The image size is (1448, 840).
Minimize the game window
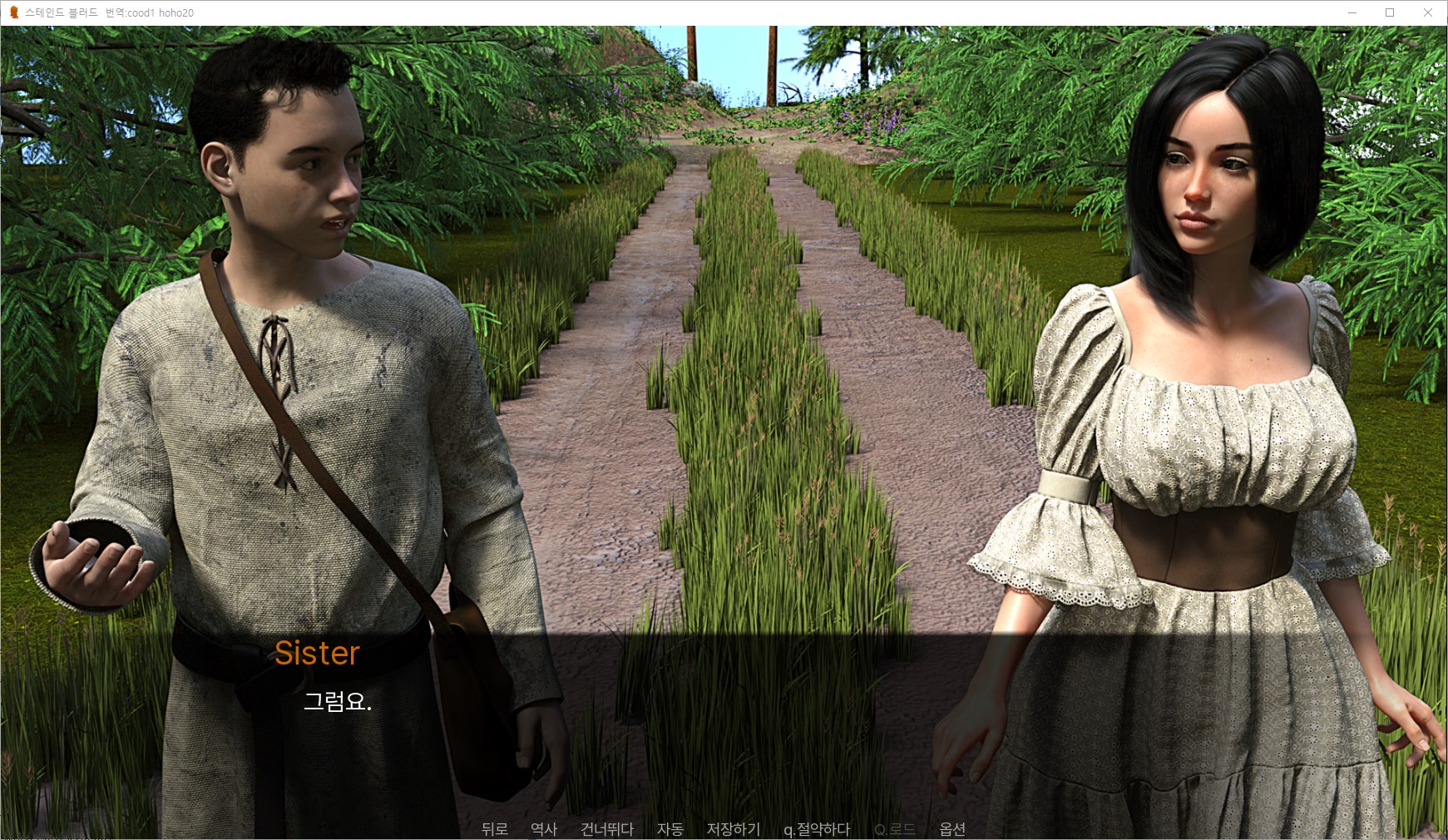(x=1352, y=12)
